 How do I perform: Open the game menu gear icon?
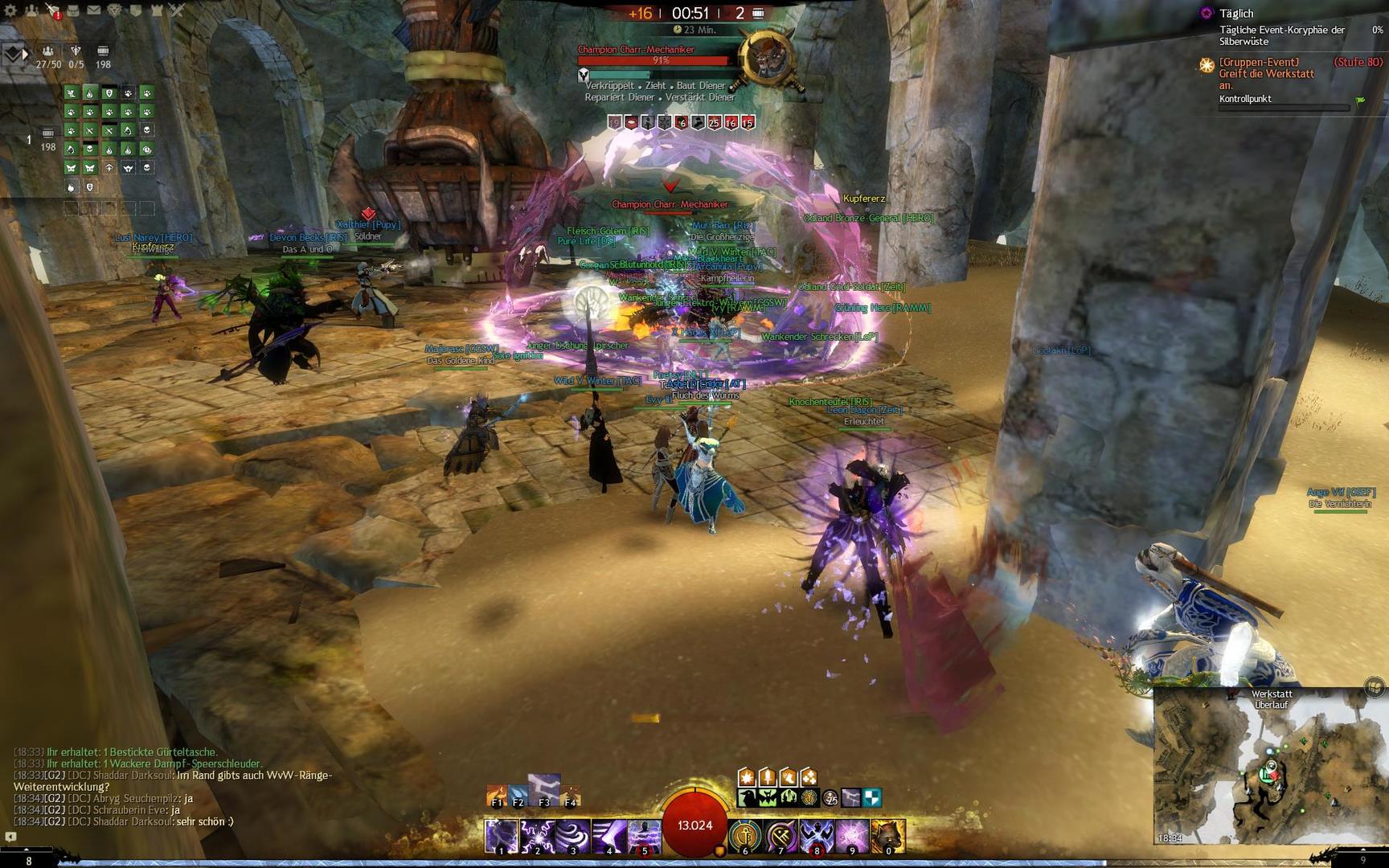pyautogui.click(x=10, y=10)
